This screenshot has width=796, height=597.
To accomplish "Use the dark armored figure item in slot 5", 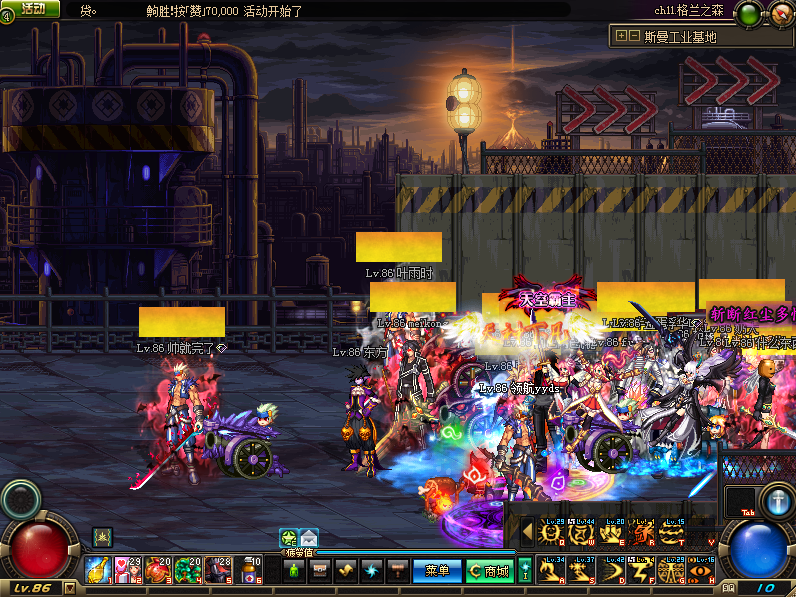I will coord(218,570).
